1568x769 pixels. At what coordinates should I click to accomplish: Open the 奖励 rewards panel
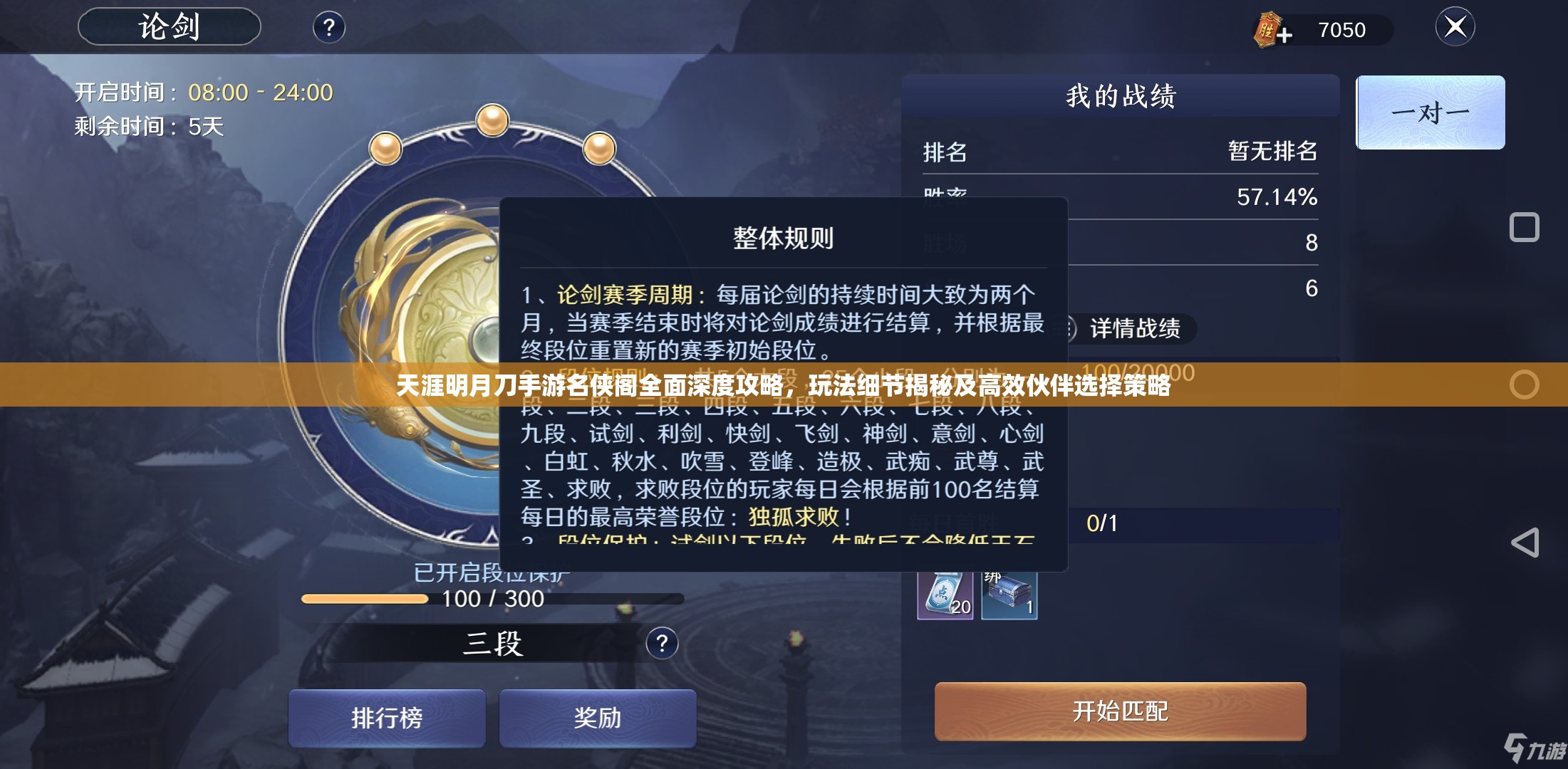coord(597,718)
